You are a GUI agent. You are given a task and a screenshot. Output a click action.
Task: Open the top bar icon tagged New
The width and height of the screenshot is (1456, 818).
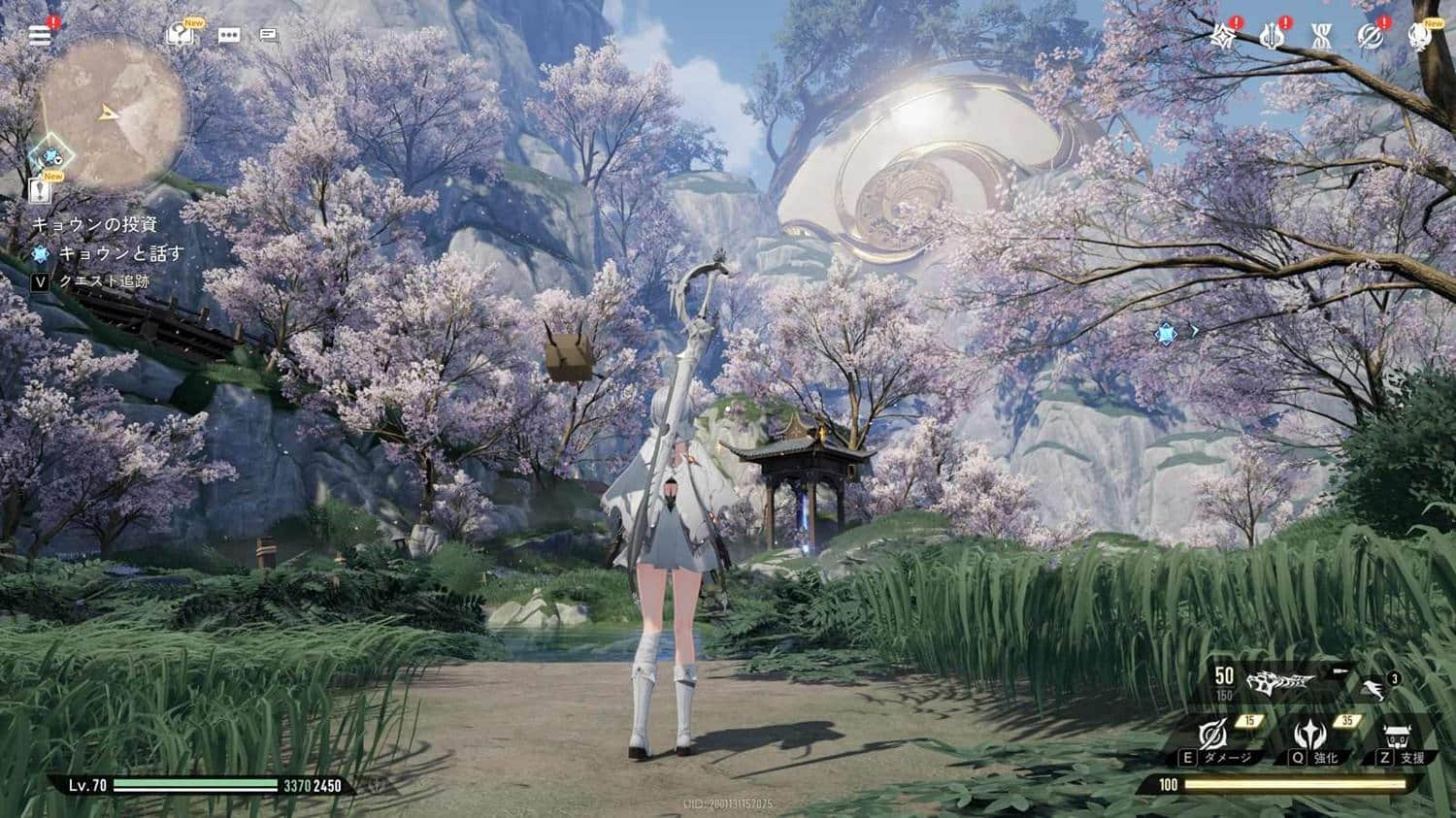tap(1419, 37)
